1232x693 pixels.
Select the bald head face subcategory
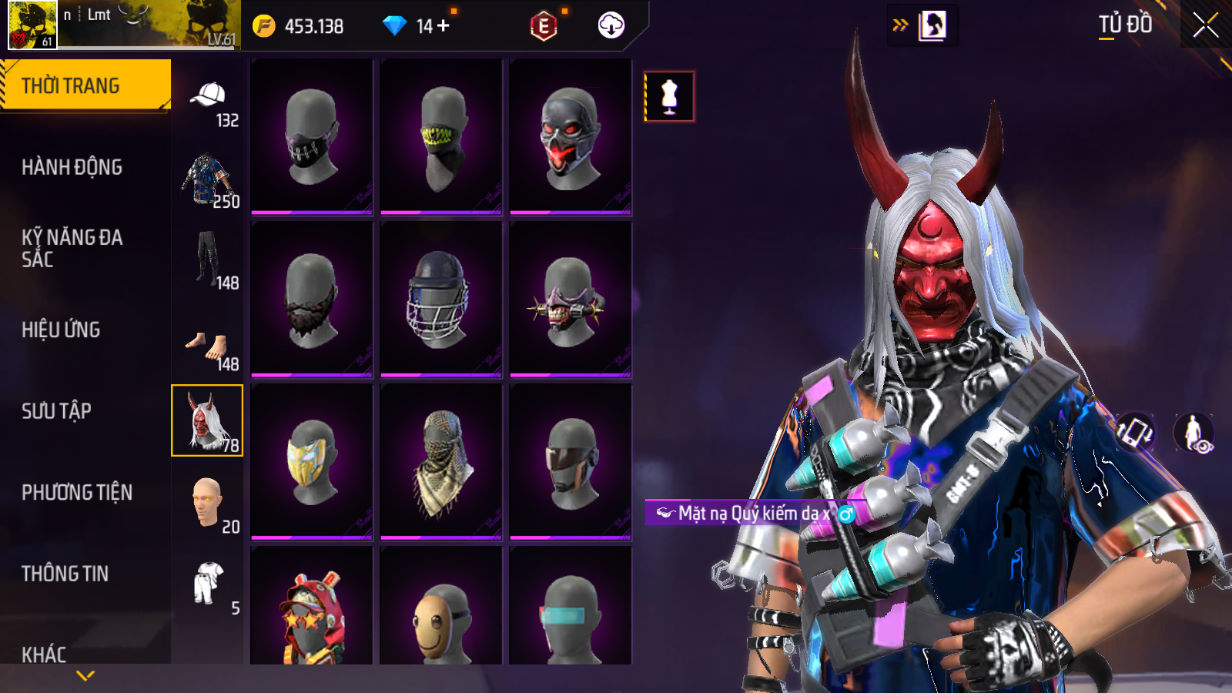pyautogui.click(x=208, y=503)
